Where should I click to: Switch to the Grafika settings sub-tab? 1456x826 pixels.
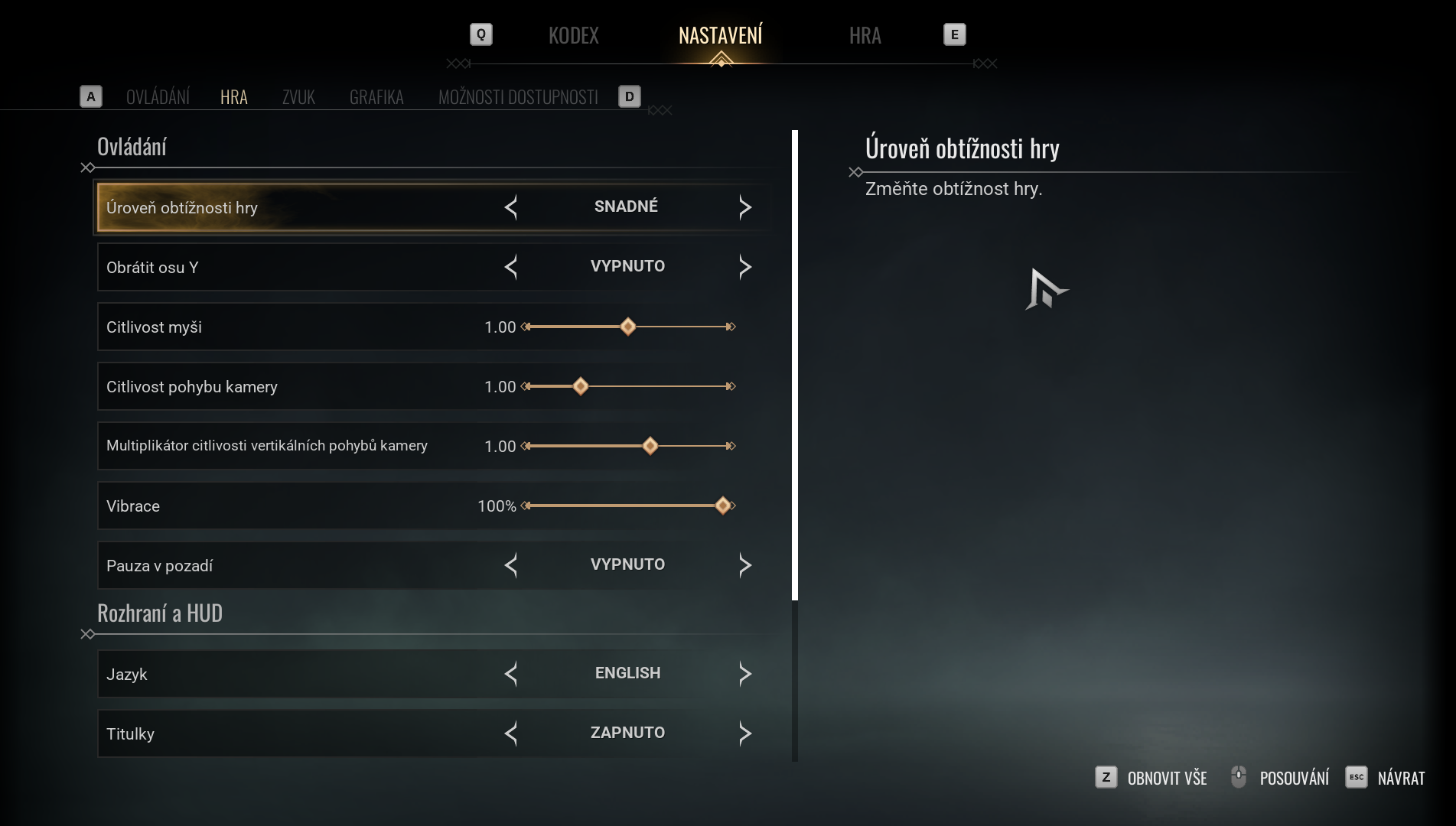[376, 97]
